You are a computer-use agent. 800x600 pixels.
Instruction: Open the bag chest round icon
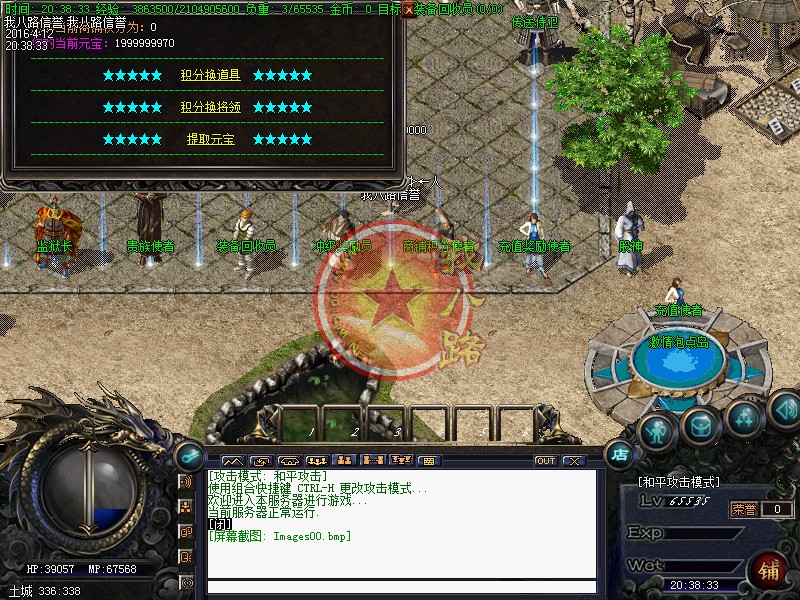699,425
